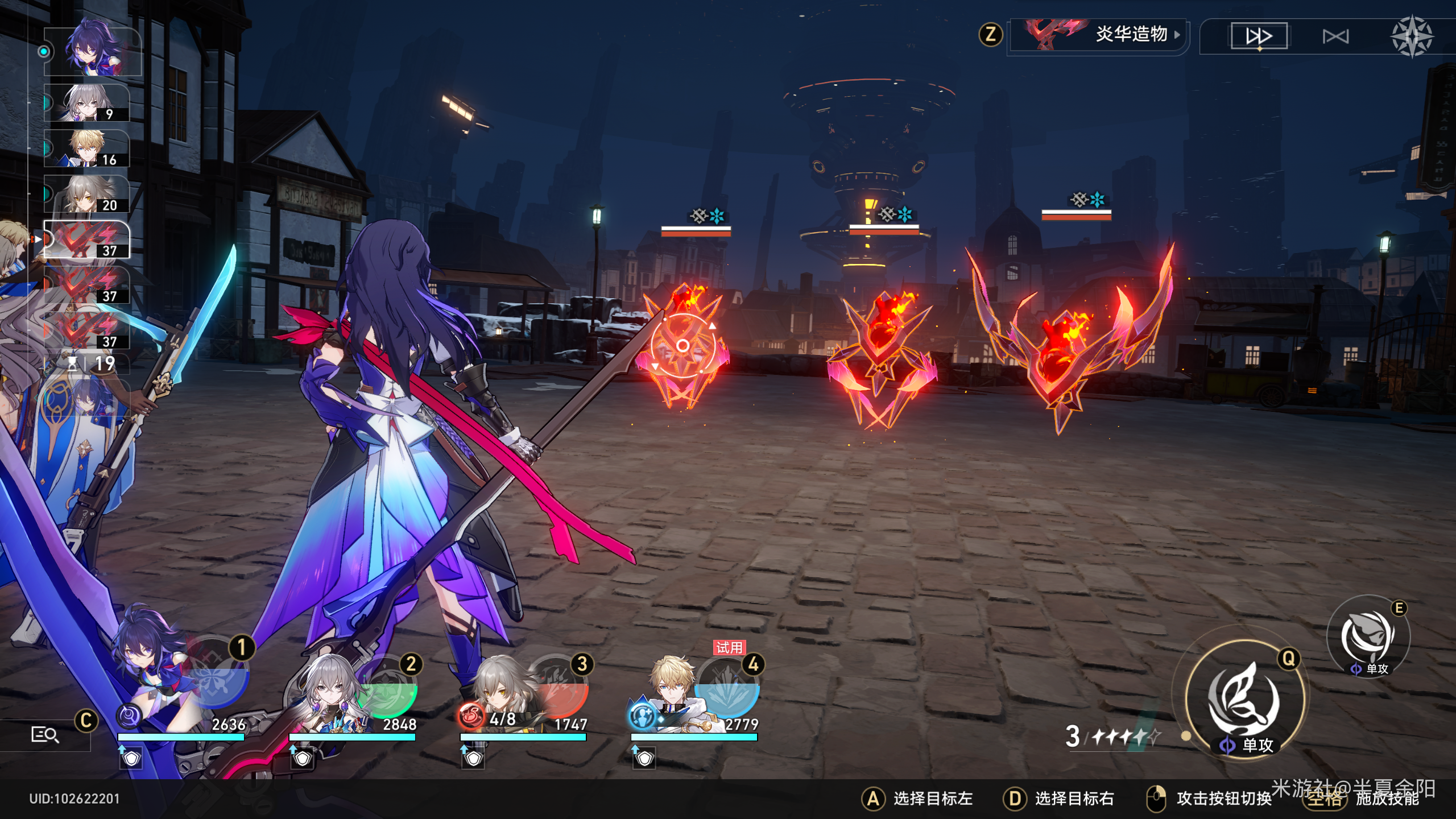The image size is (1456, 819).
Task: Open the pause menu star-compass icon
Action: pyautogui.click(x=1411, y=37)
